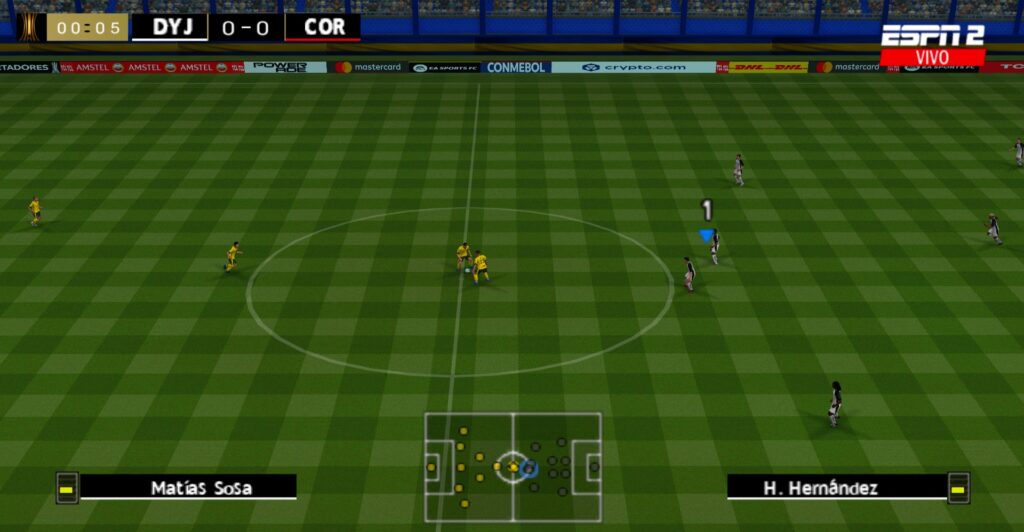Click the pitch radar minimap
This screenshot has height=532, width=1024.
pyautogui.click(x=513, y=466)
